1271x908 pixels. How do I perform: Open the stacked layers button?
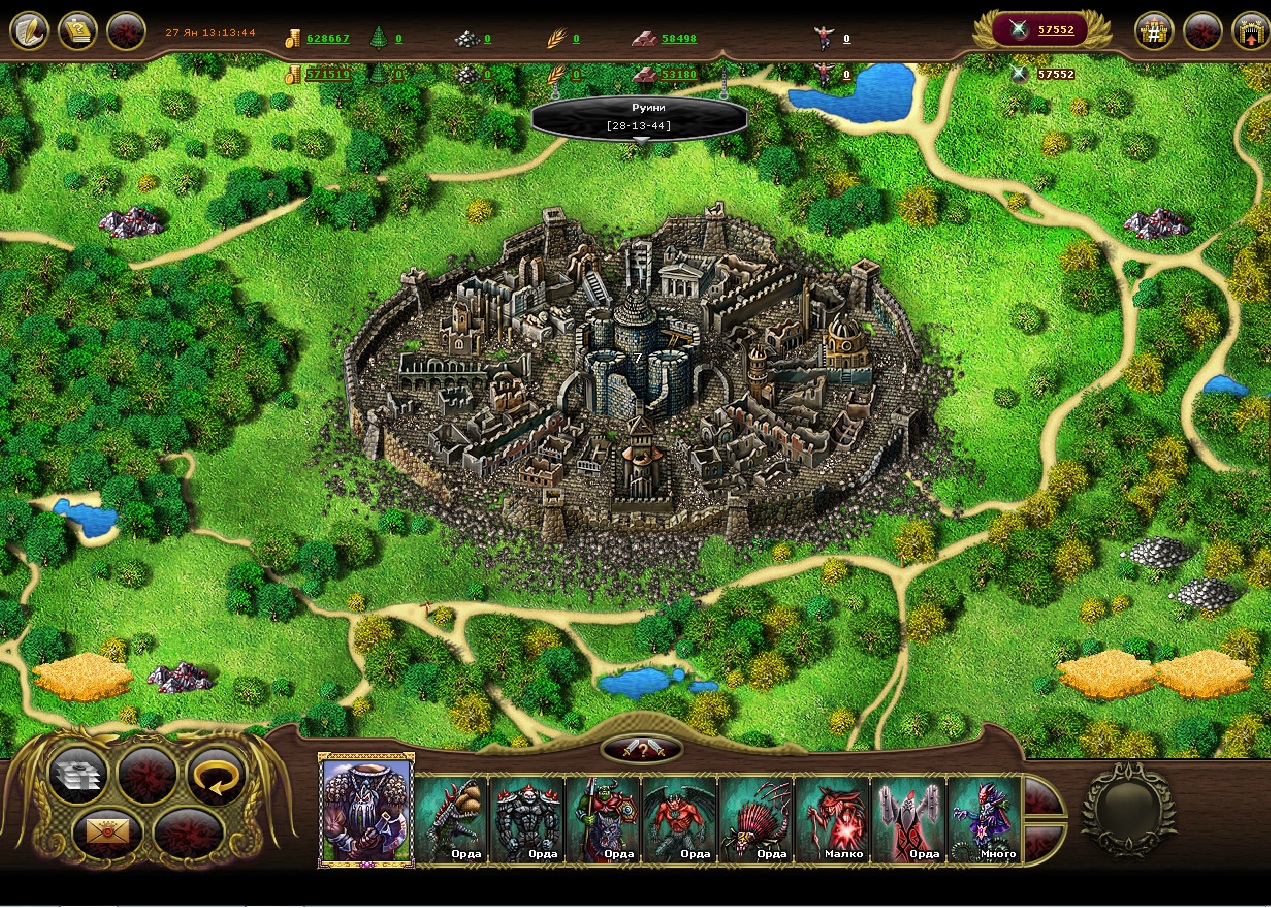tap(78, 775)
